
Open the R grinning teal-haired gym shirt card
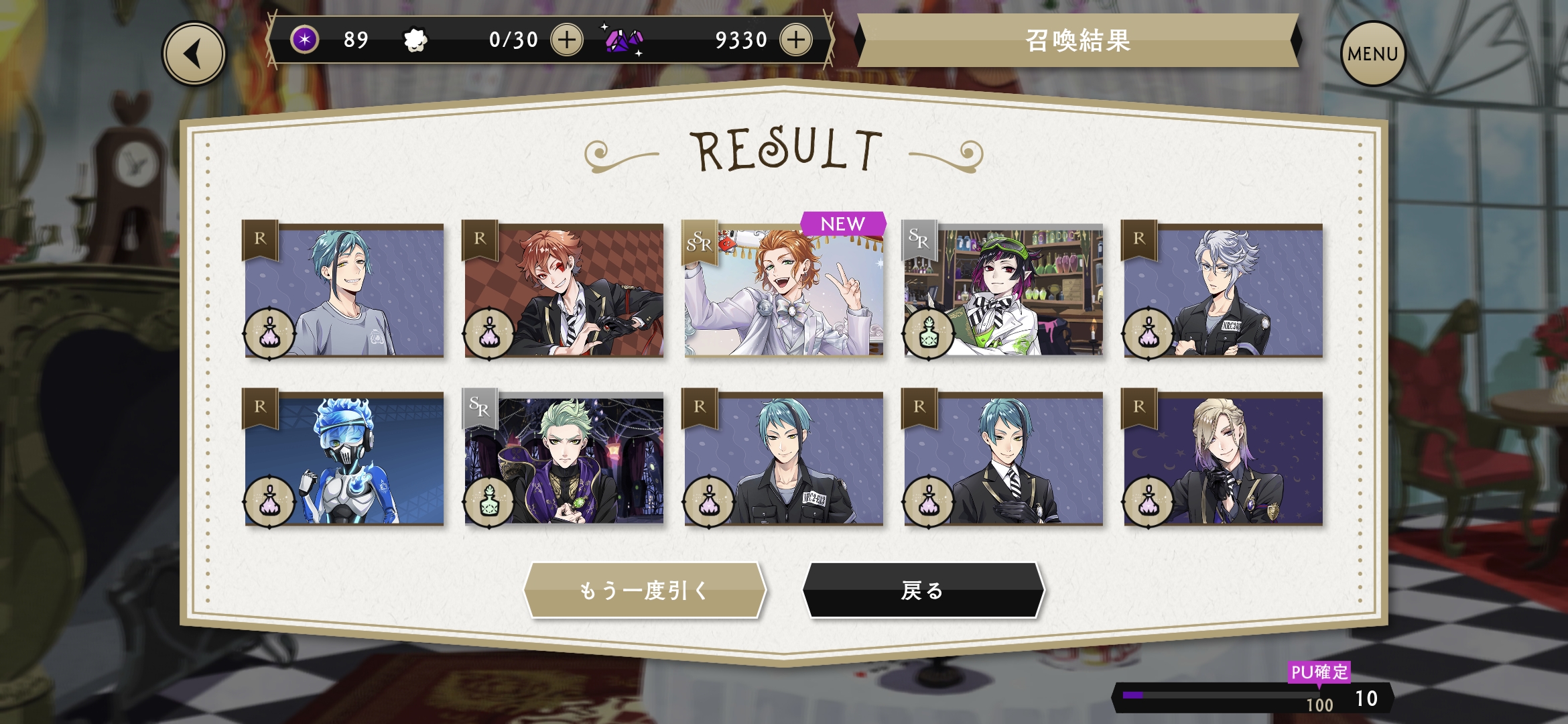(x=344, y=290)
